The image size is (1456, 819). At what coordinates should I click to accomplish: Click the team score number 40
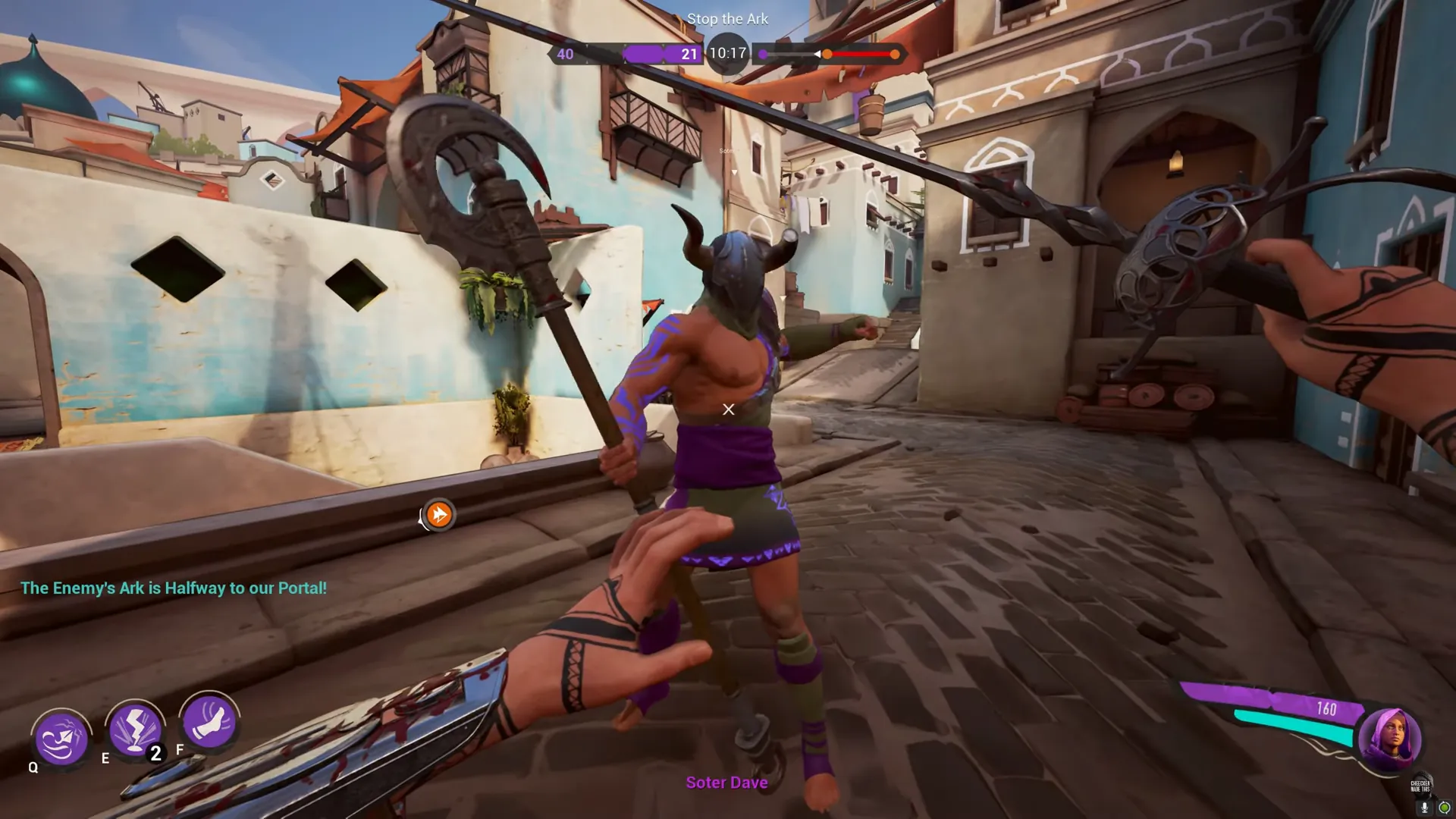pos(564,54)
